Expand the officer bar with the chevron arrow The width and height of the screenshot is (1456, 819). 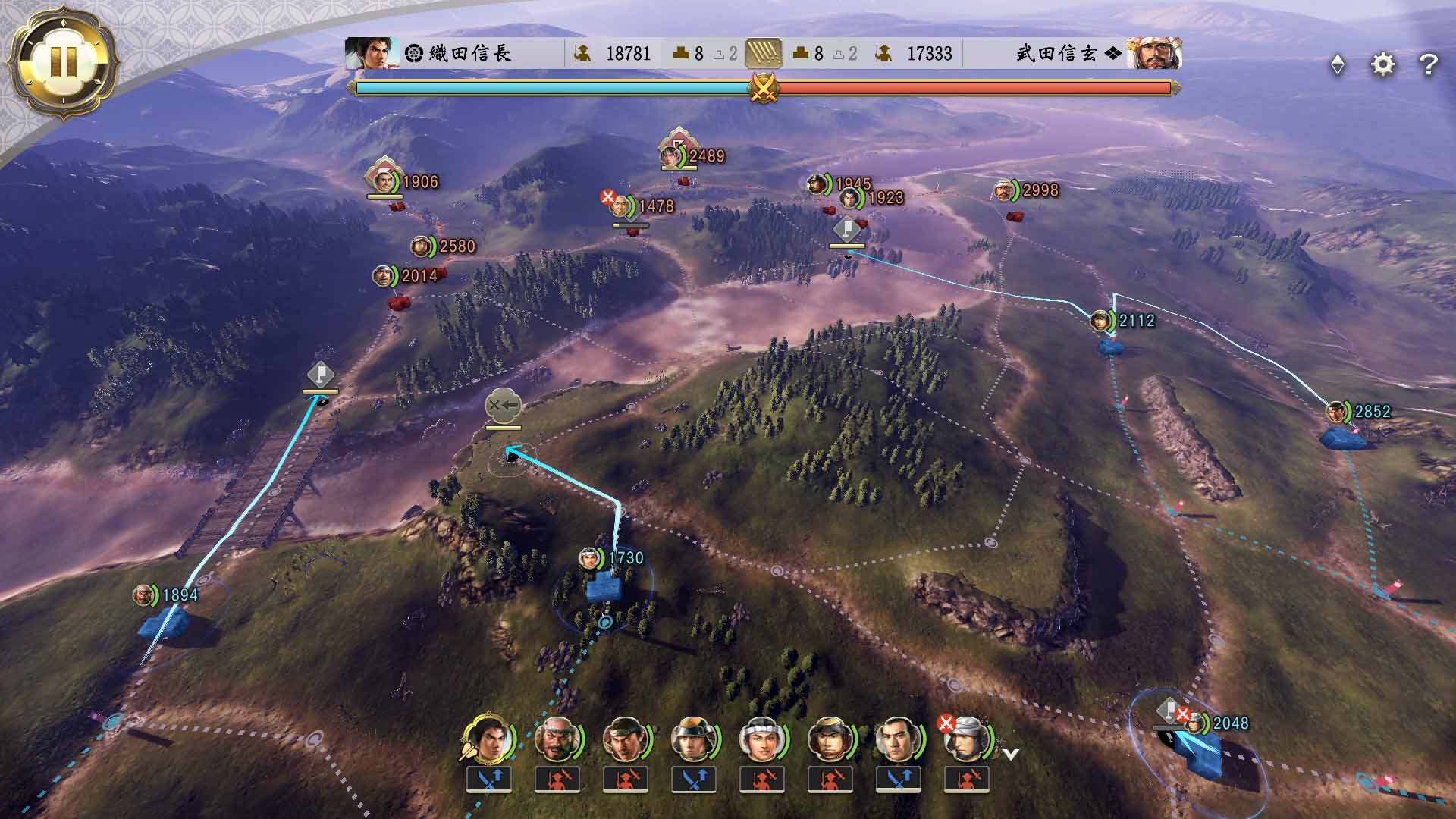pyautogui.click(x=1010, y=754)
